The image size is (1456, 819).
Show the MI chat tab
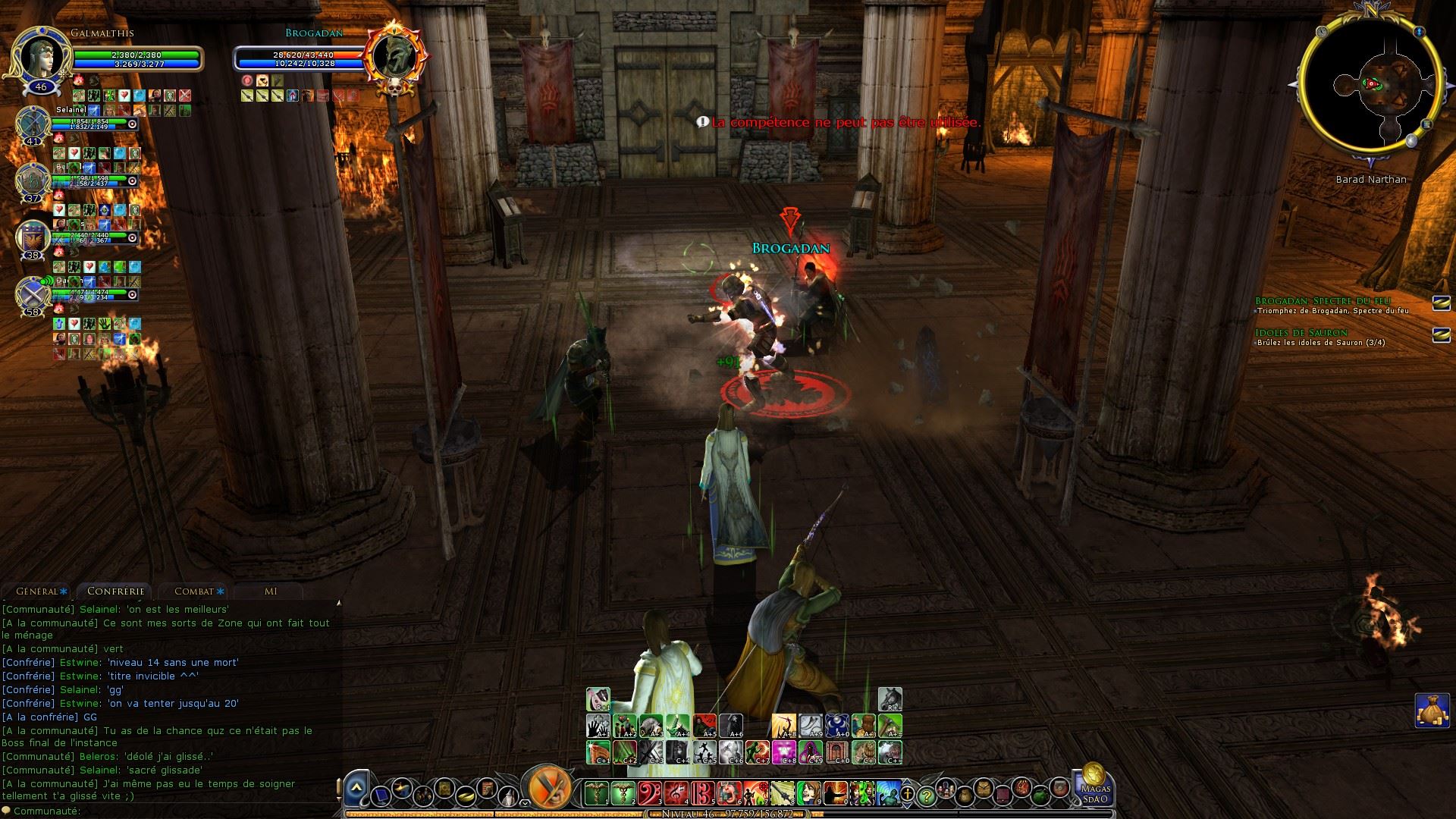pyautogui.click(x=271, y=591)
